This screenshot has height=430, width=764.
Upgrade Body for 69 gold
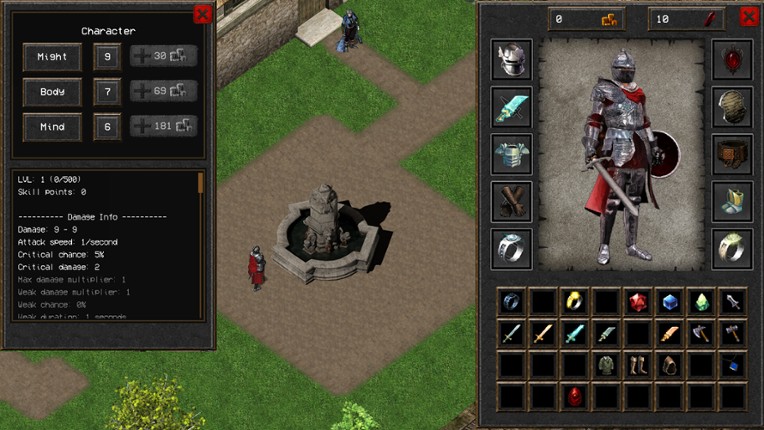164,92
